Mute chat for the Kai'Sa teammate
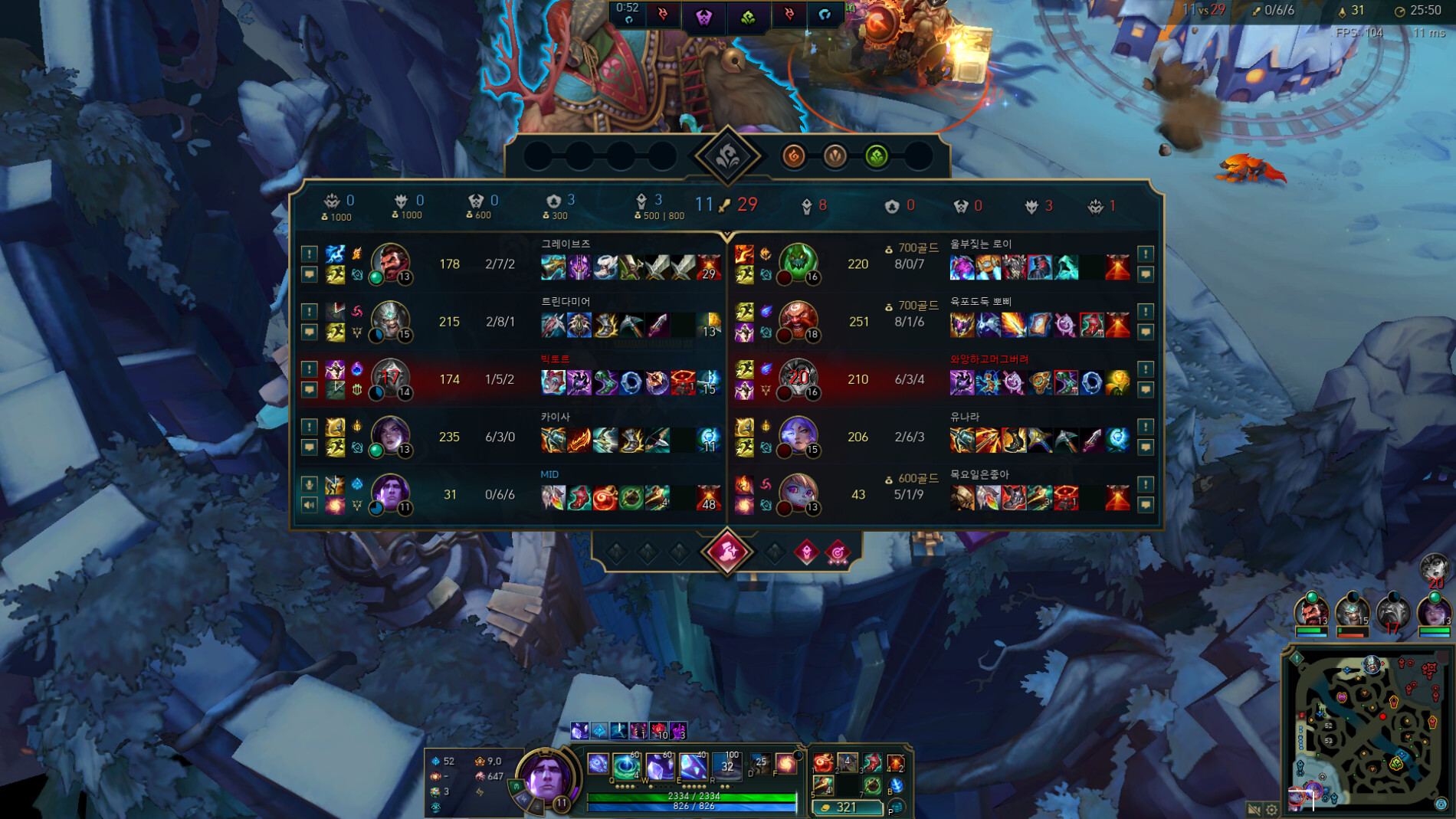The image size is (1456, 819). point(309,447)
